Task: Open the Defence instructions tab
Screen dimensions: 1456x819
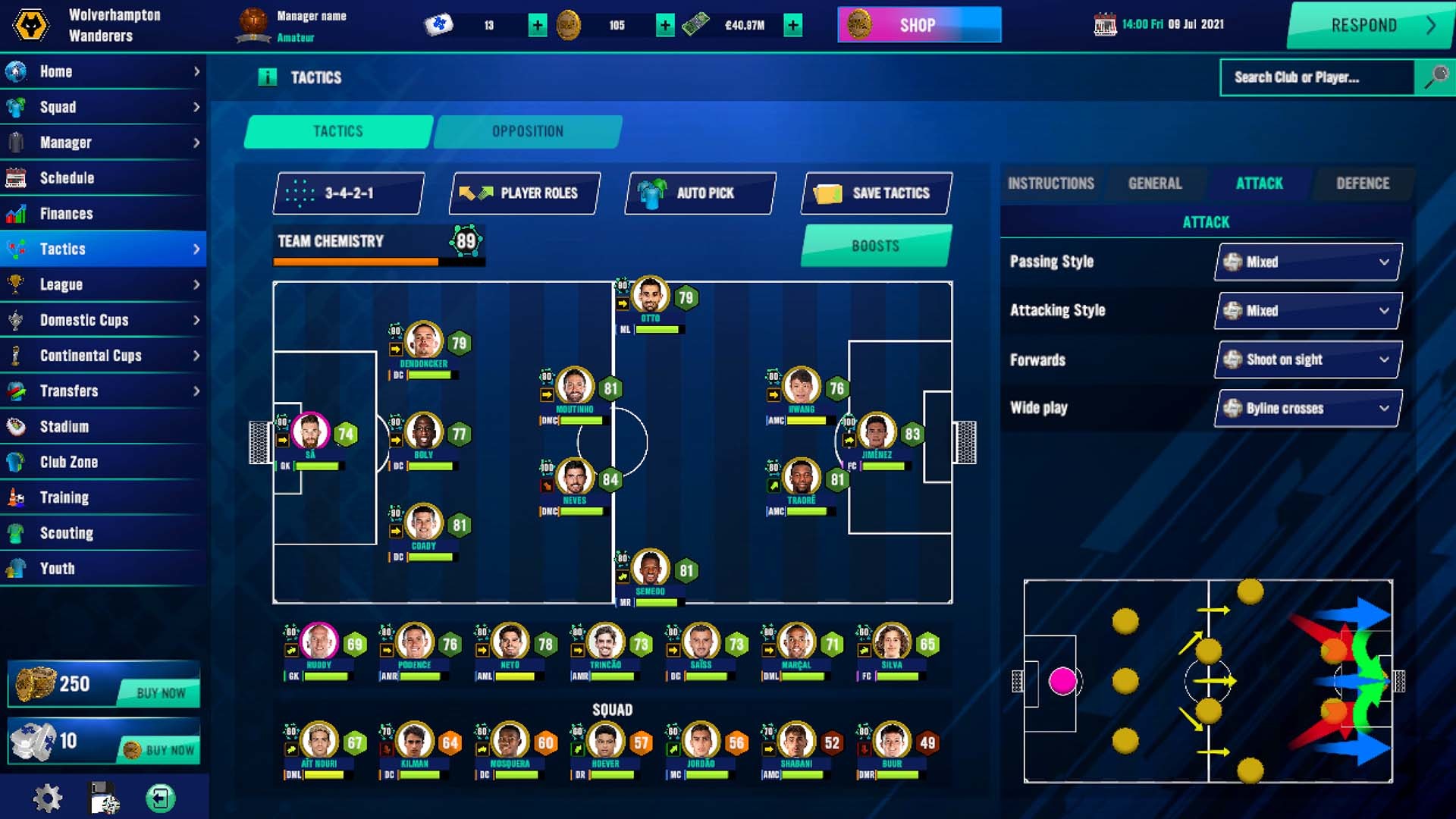Action: pyautogui.click(x=1363, y=183)
